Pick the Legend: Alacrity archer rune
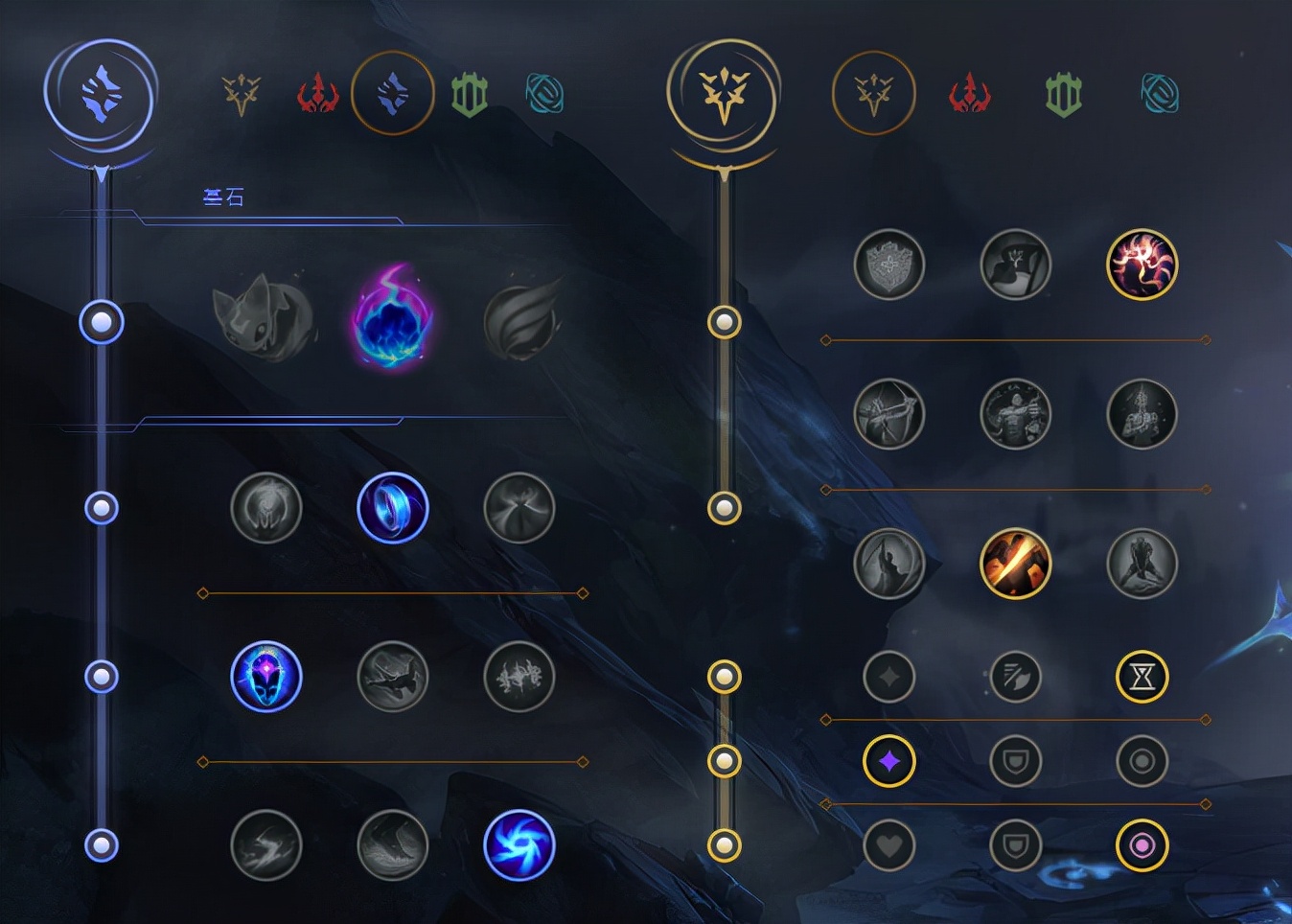Screen dimensions: 1292x924 point(889,414)
